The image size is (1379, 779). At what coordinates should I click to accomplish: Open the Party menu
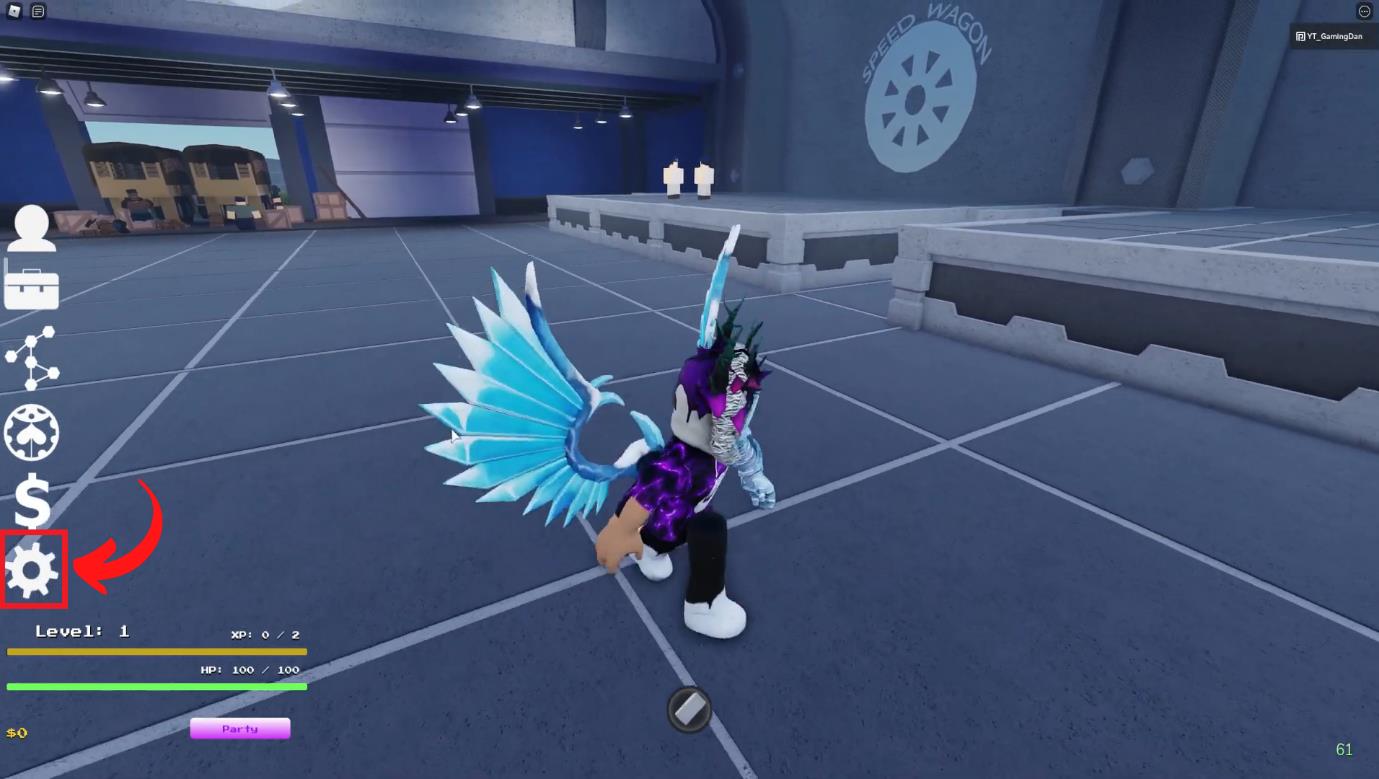239,728
